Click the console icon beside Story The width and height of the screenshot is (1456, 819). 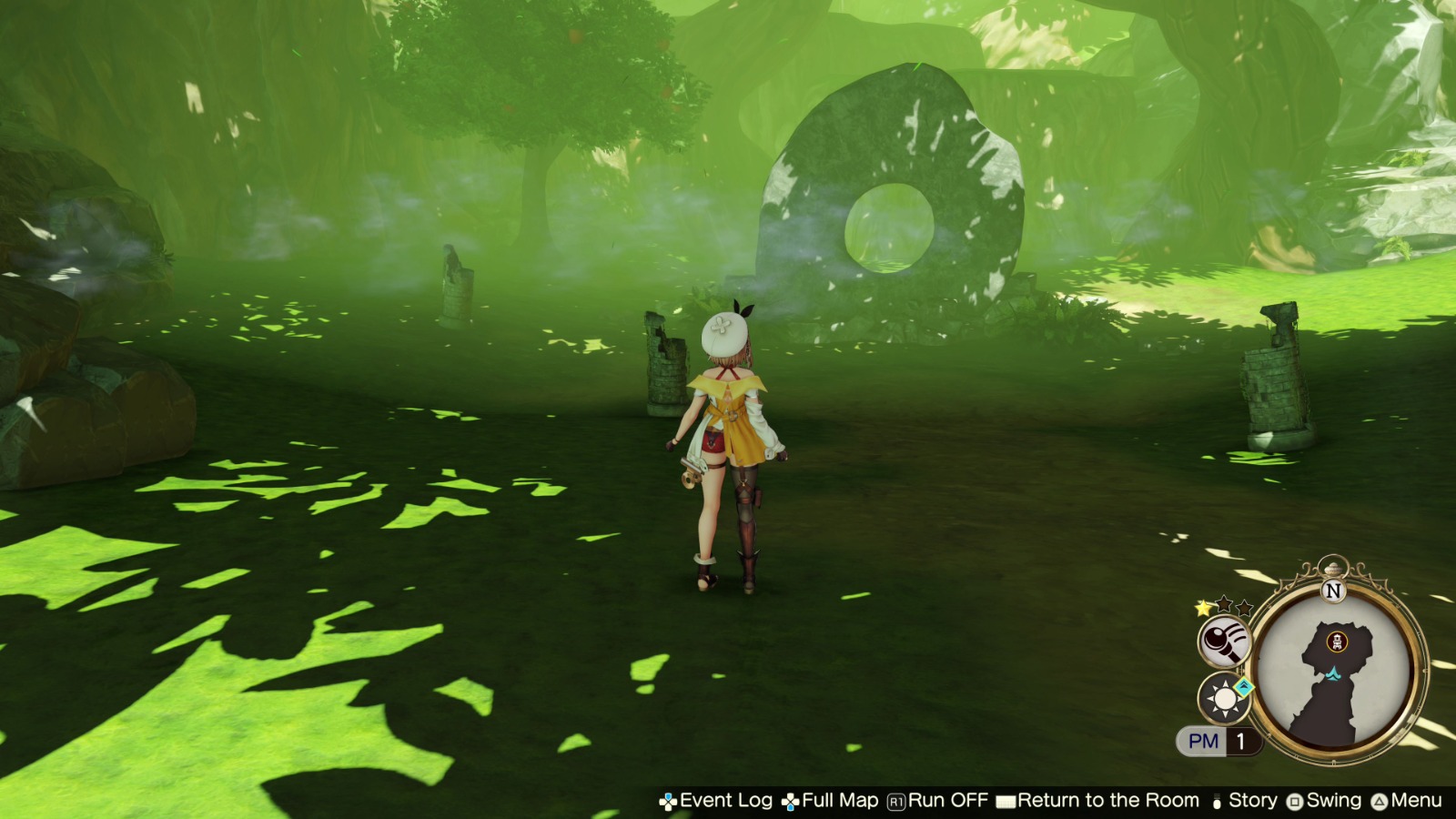point(1217,802)
